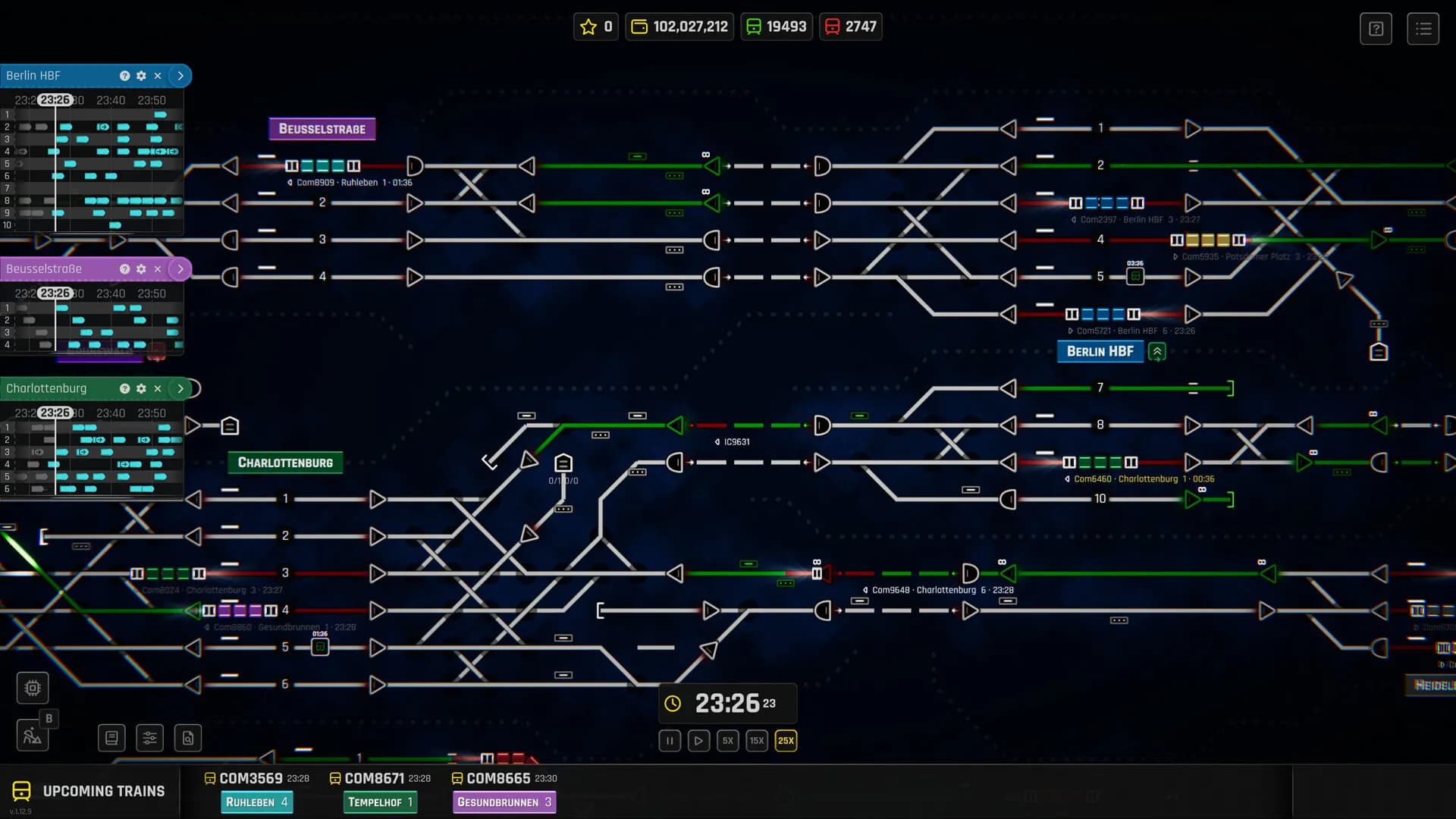Click the 25X speed button

(785, 741)
